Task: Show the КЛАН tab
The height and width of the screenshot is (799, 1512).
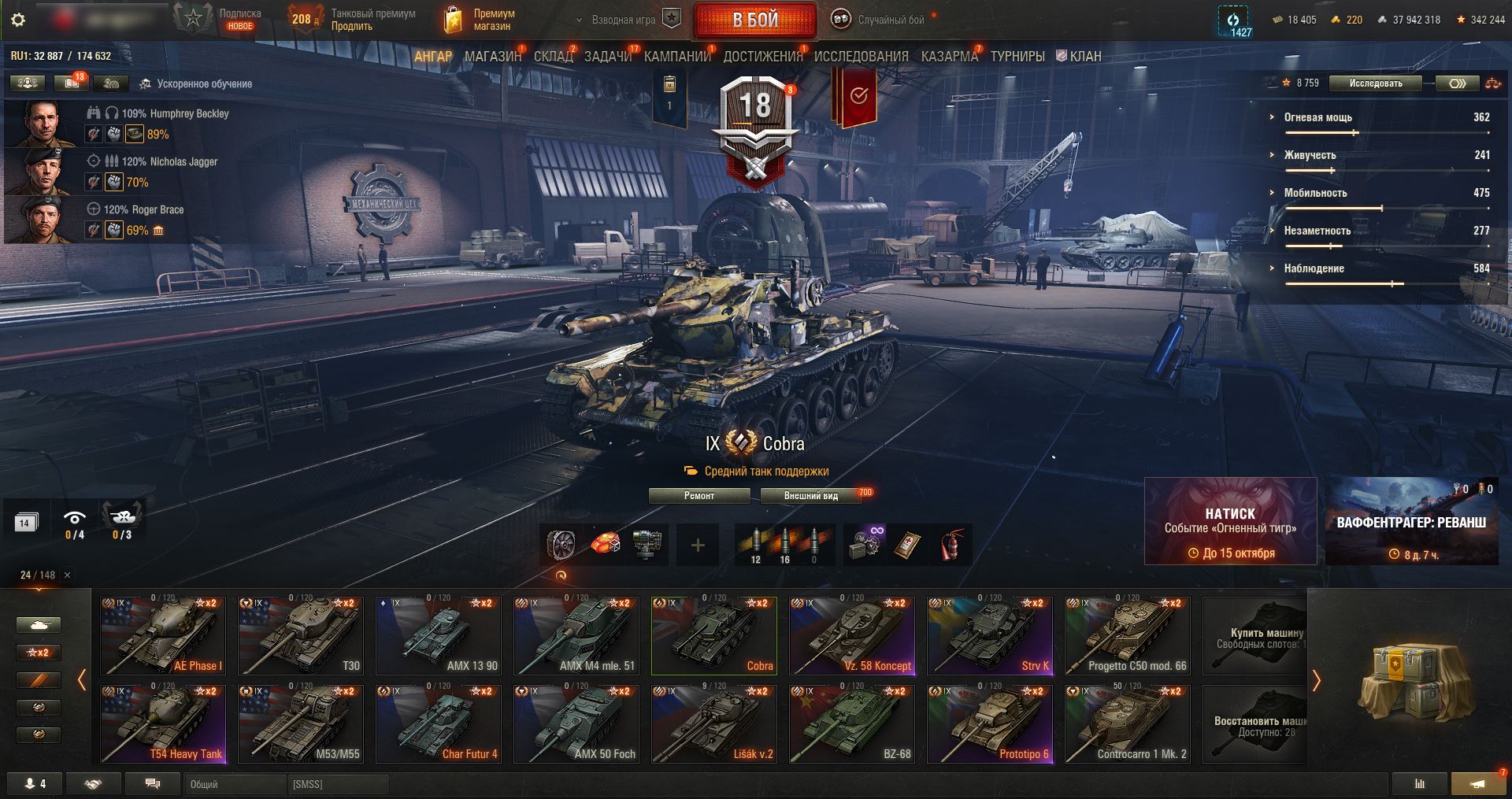Action: [1079, 57]
